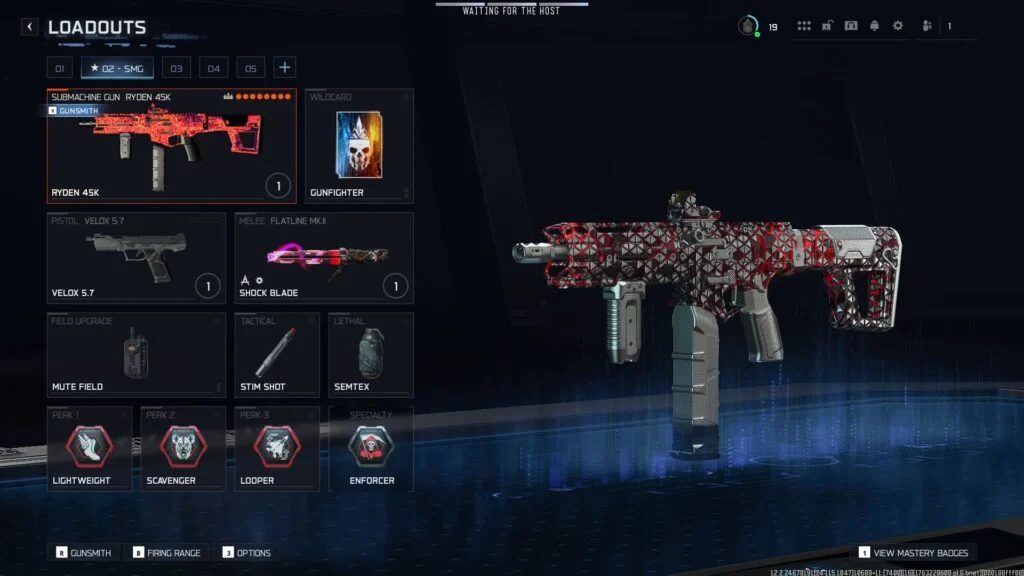Select the Semtex lethal slot
Screen dimensions: 1024x576
click(370, 355)
